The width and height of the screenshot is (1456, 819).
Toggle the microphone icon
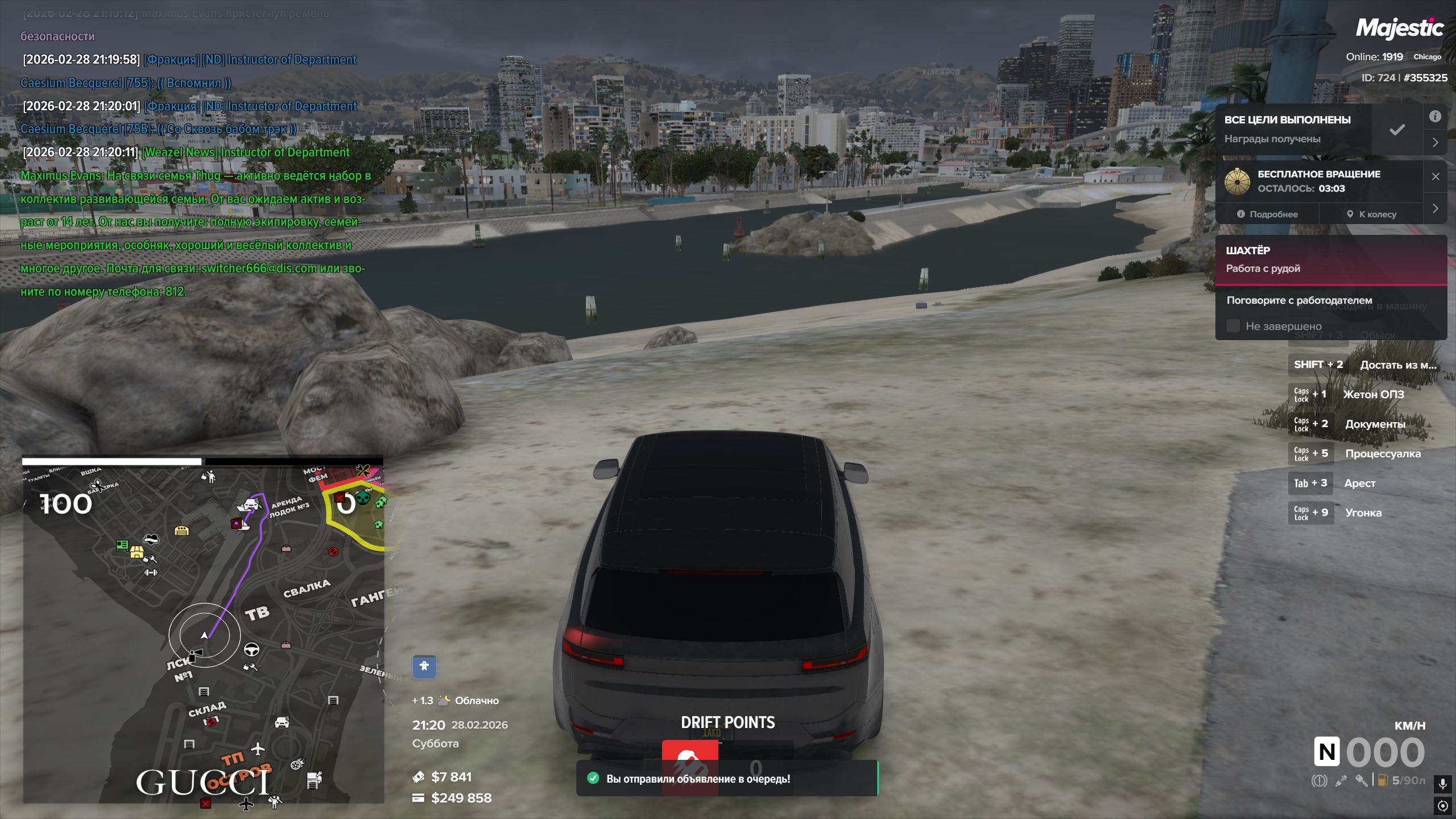click(x=1442, y=784)
